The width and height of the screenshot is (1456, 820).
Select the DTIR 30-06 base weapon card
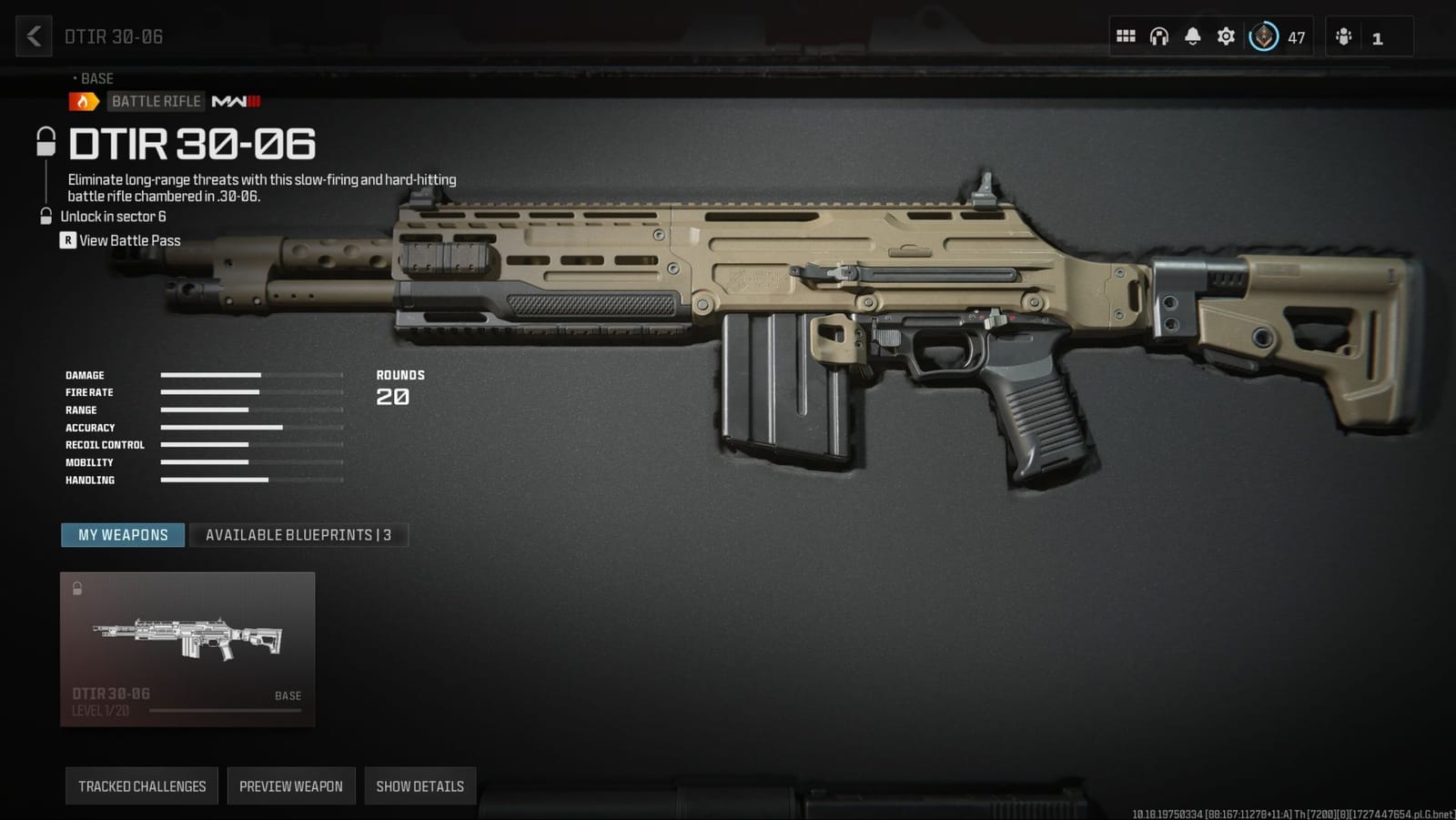pyautogui.click(x=187, y=649)
